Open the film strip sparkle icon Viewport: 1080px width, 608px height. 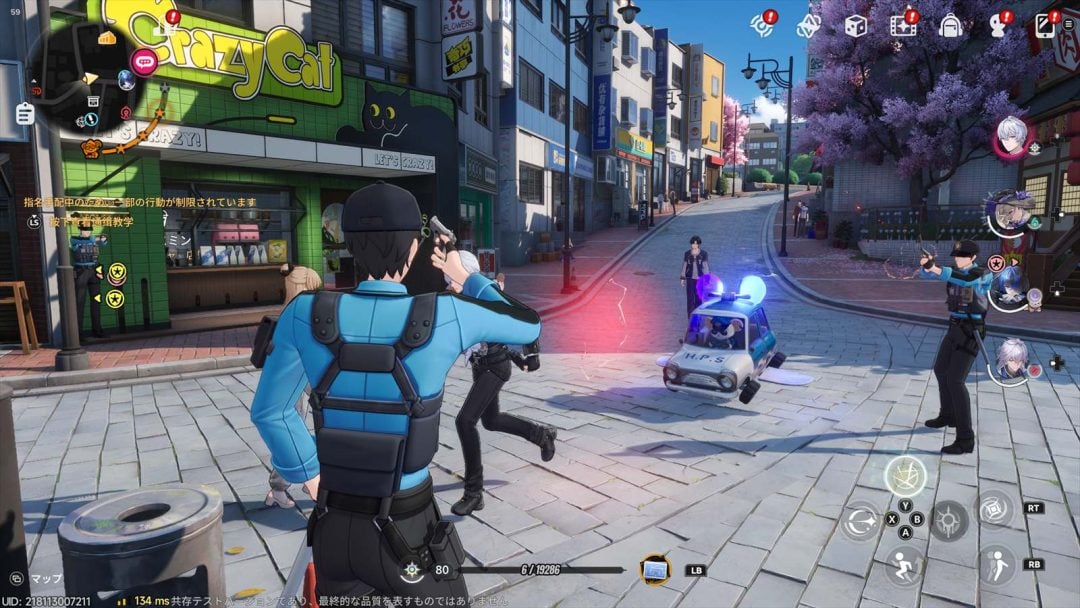click(903, 25)
